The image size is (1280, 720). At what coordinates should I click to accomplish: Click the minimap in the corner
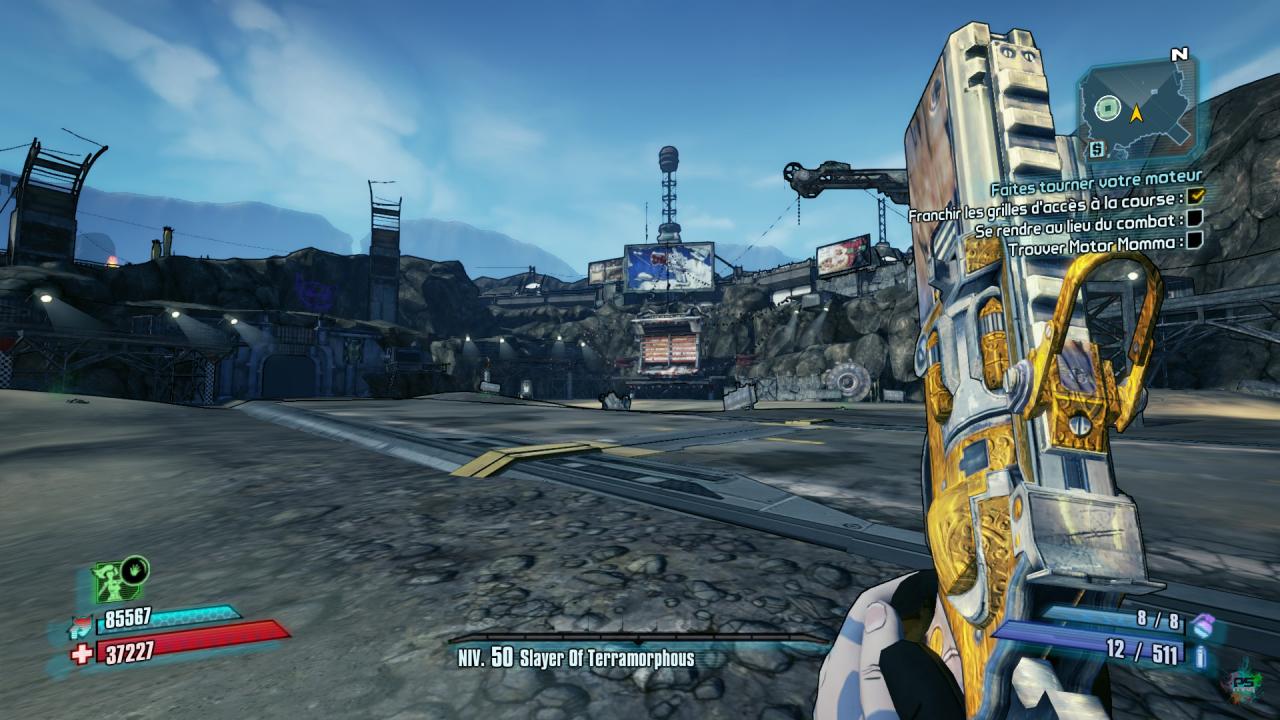[x=1136, y=107]
